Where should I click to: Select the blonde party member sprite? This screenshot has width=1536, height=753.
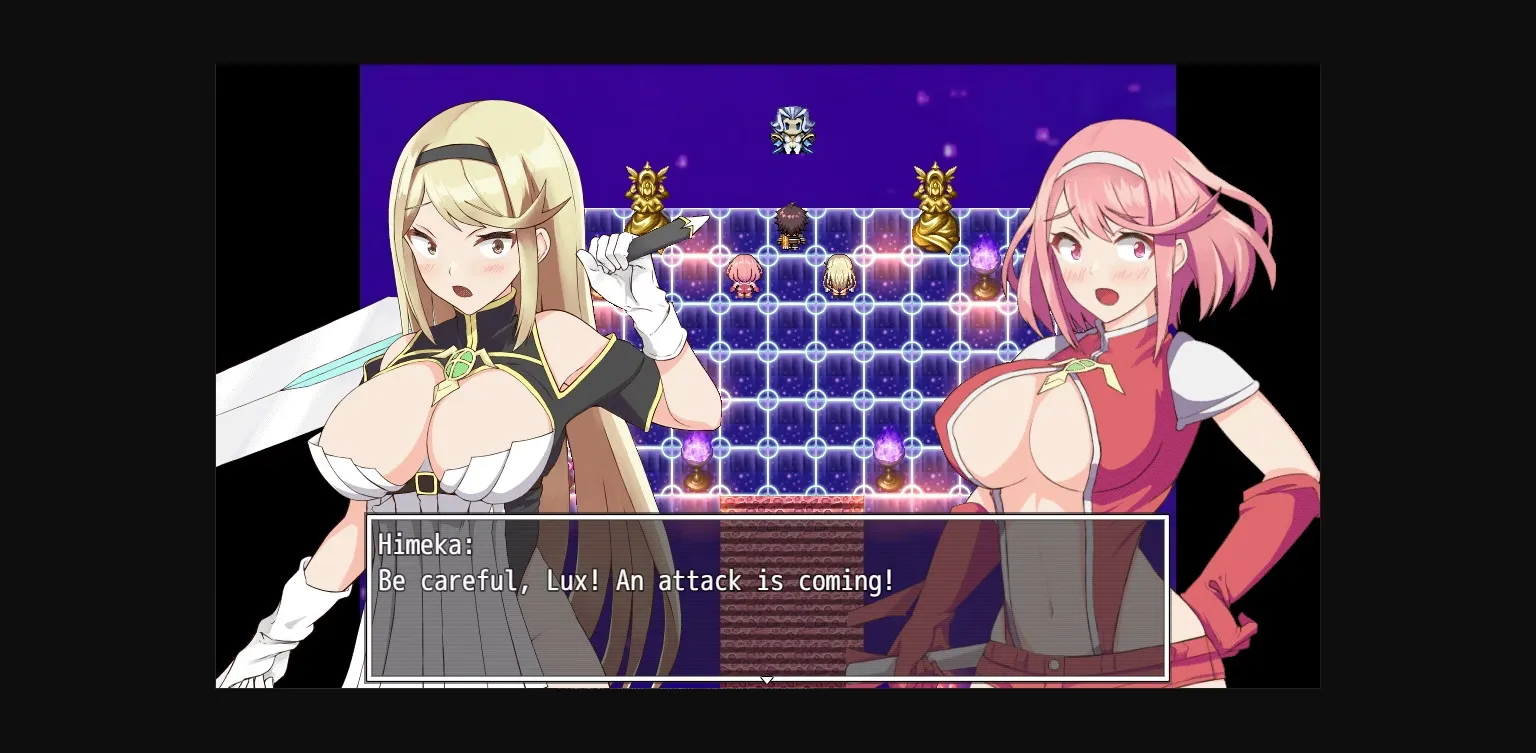(x=839, y=275)
